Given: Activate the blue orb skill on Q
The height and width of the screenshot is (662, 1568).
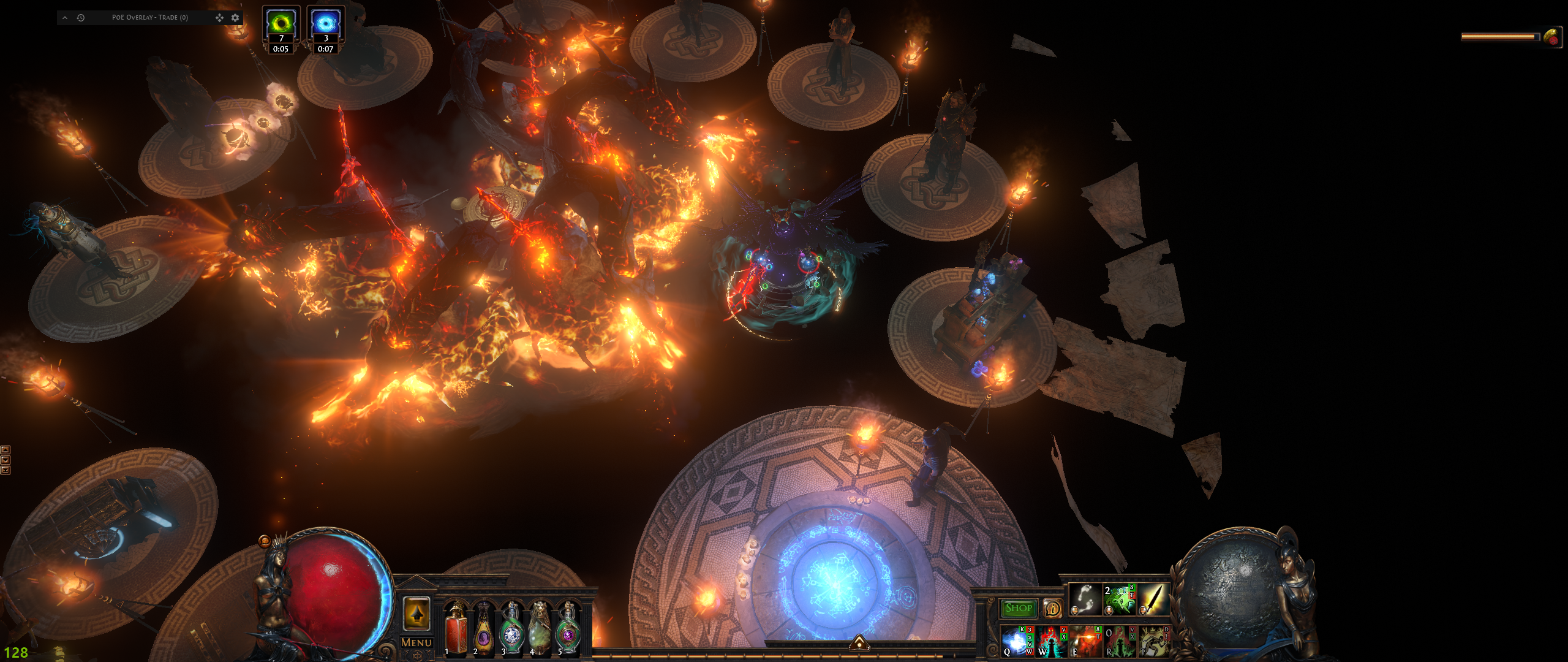Looking at the screenshot, I should click(1016, 641).
